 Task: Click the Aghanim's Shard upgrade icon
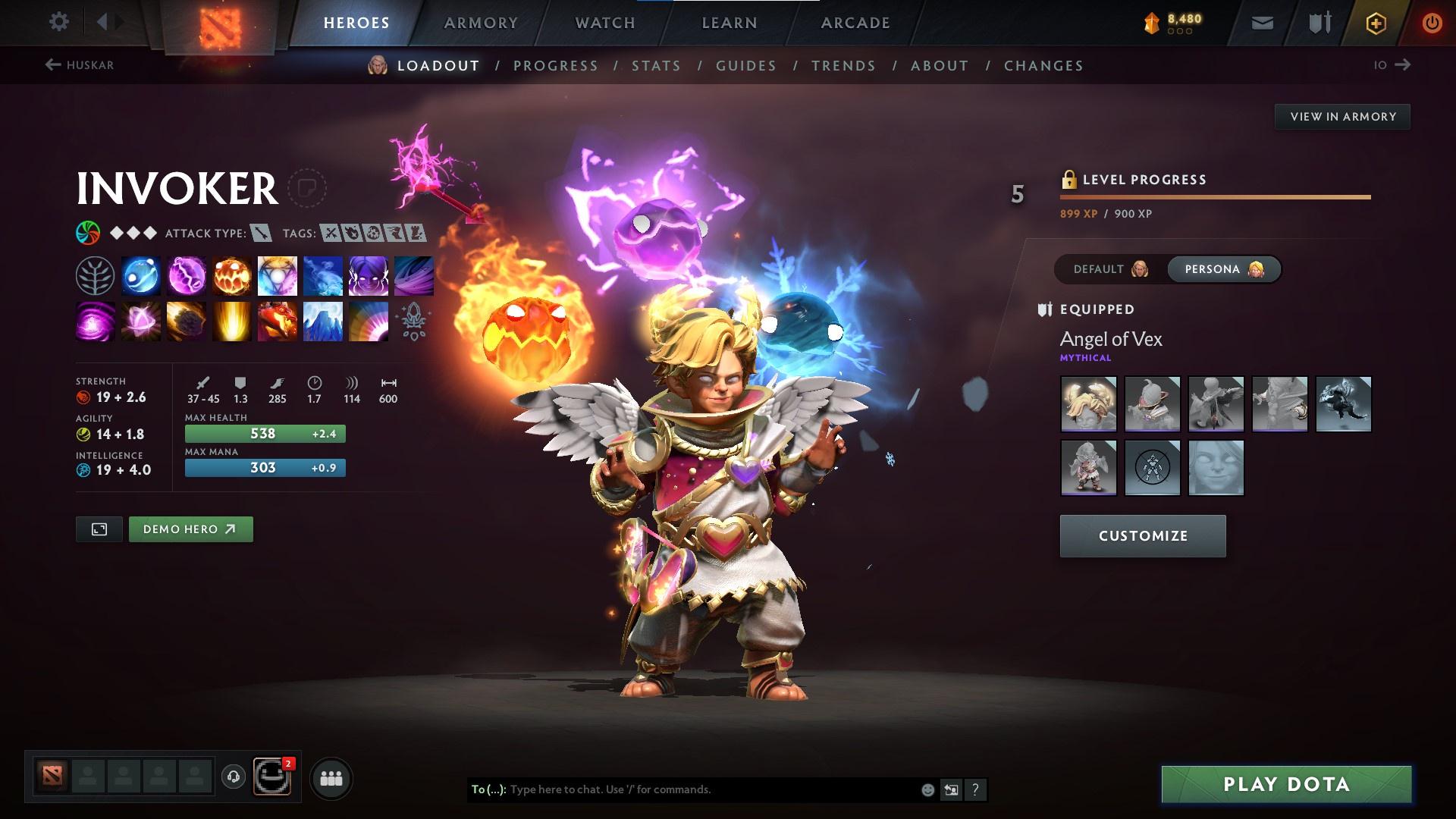click(x=414, y=321)
